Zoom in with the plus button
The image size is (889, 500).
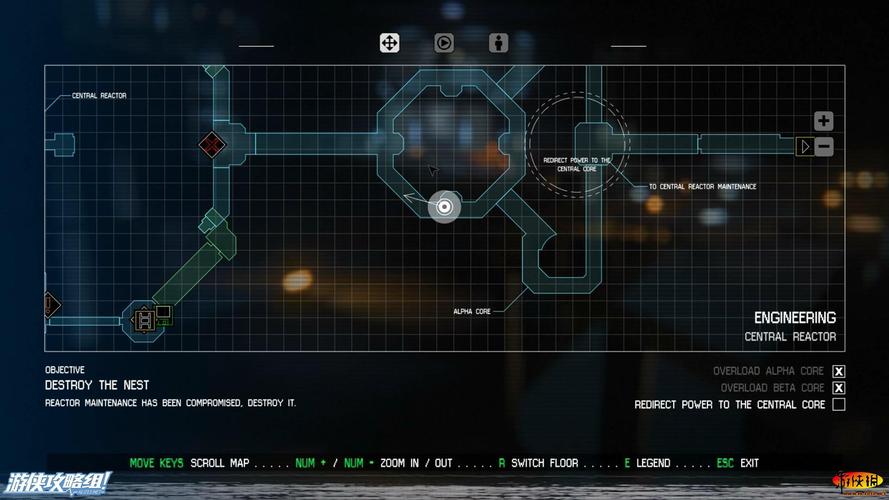823,121
